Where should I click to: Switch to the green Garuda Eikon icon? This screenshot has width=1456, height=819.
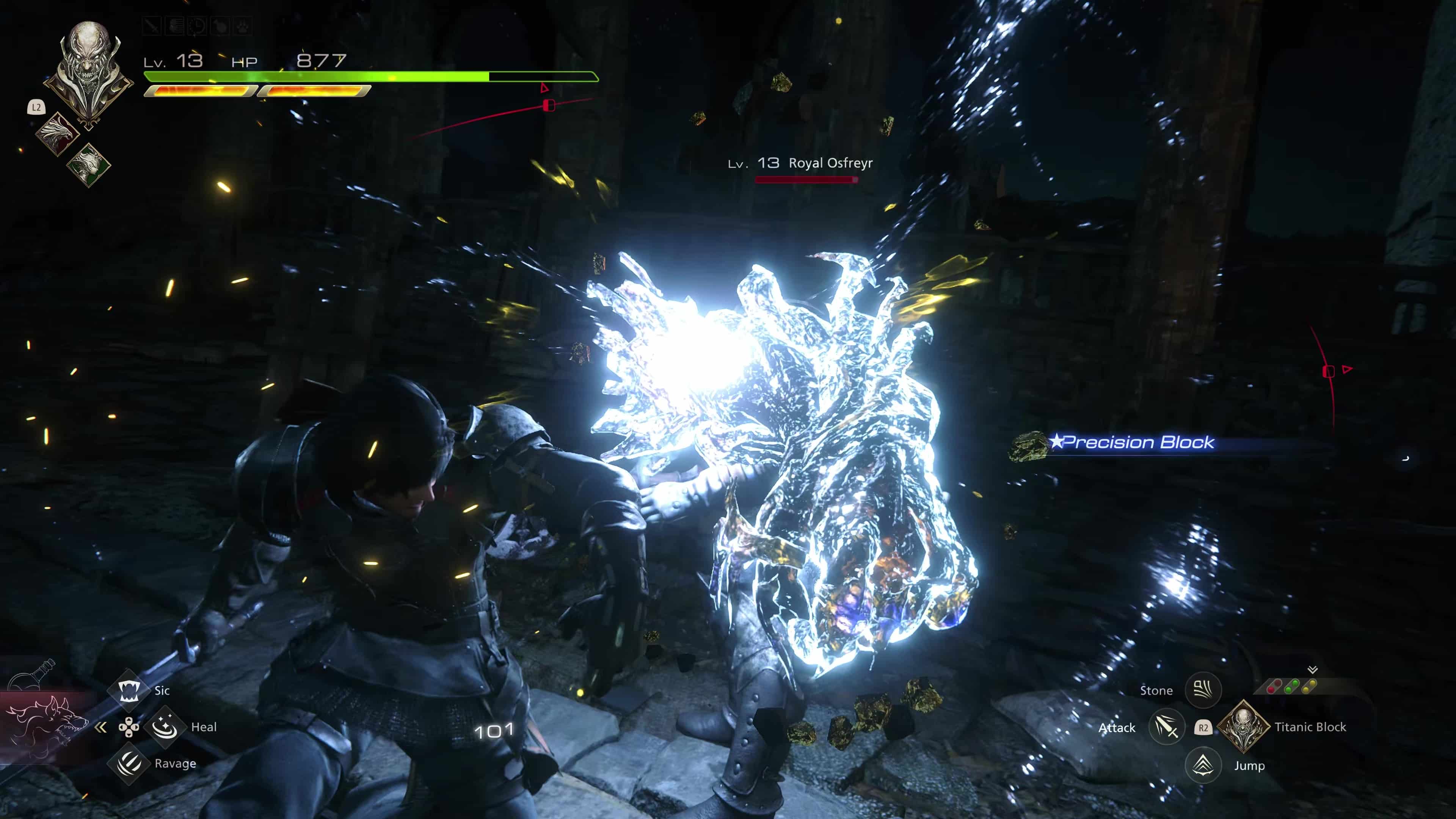point(89,164)
